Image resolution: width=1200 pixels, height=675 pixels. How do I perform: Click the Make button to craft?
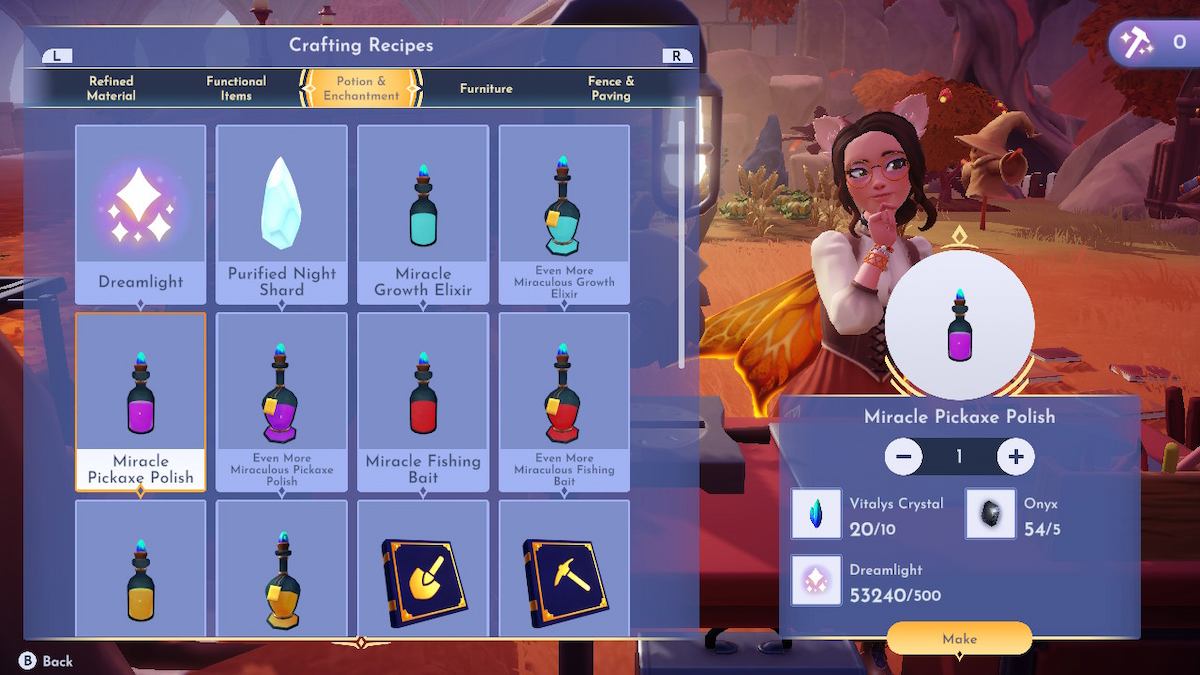pos(959,638)
